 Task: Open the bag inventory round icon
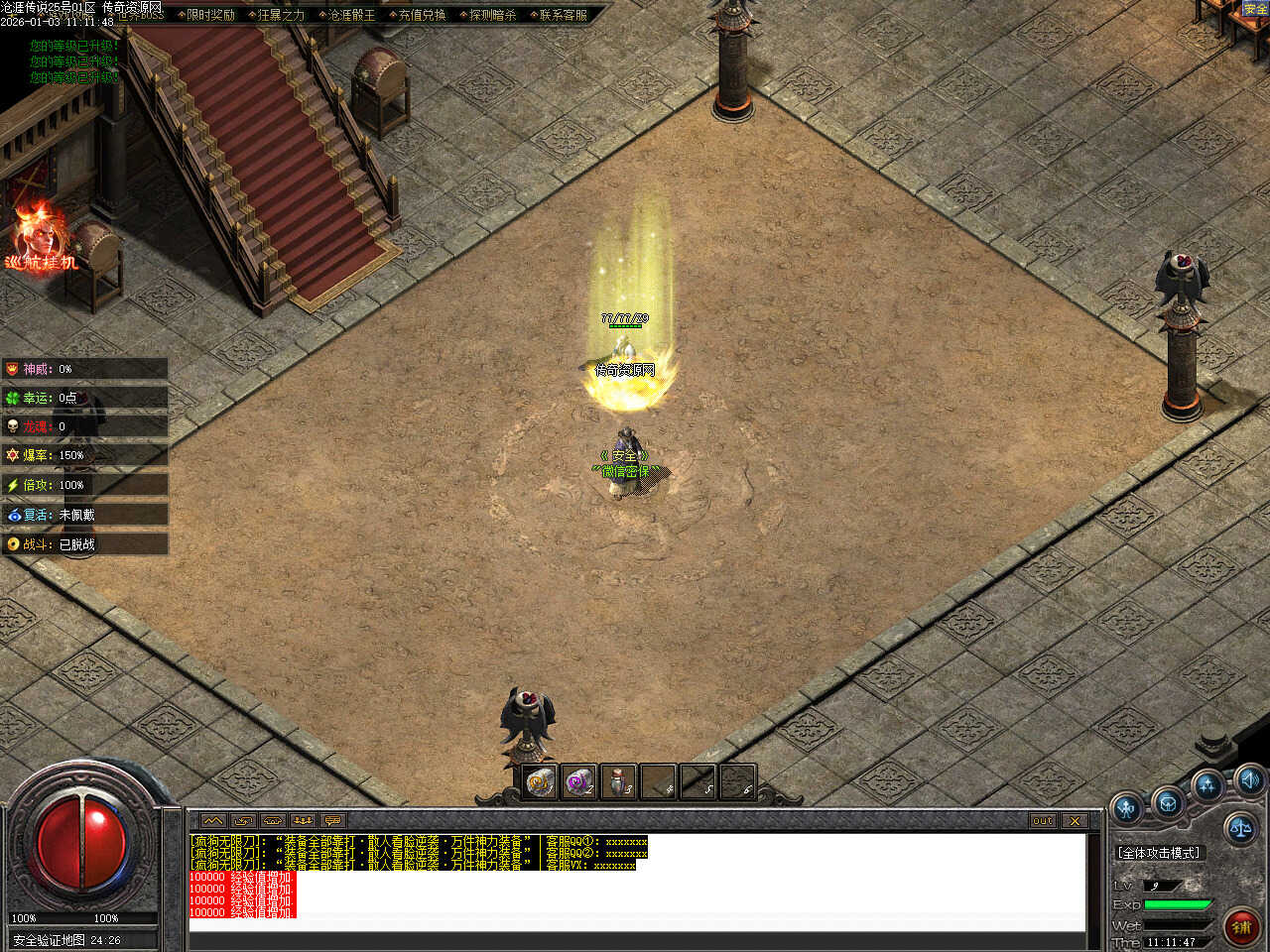(x=1168, y=802)
